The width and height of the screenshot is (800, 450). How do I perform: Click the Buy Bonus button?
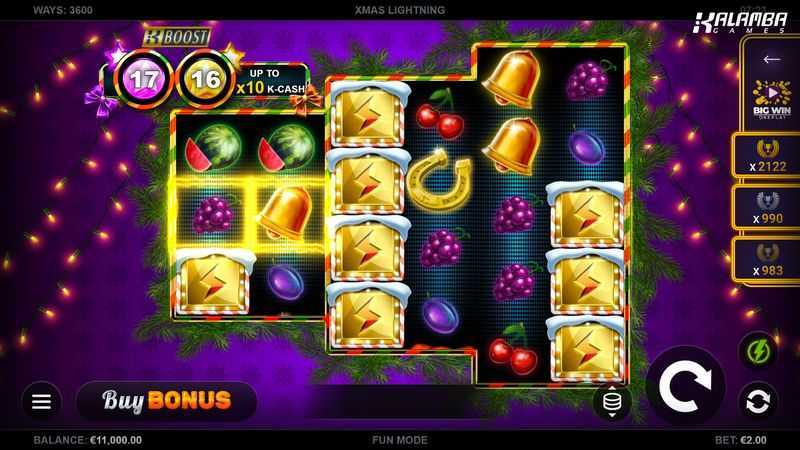point(166,401)
